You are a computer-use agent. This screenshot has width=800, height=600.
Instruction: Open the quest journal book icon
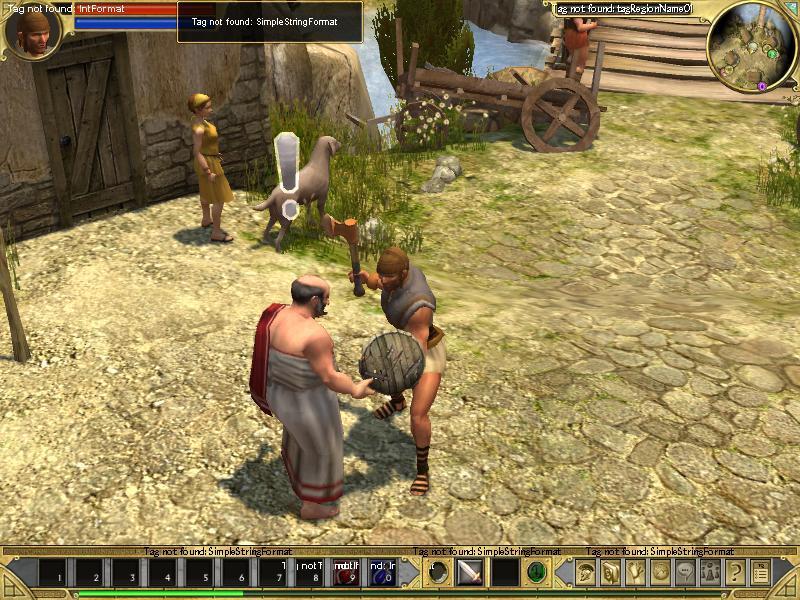pyautogui.click(x=611, y=573)
